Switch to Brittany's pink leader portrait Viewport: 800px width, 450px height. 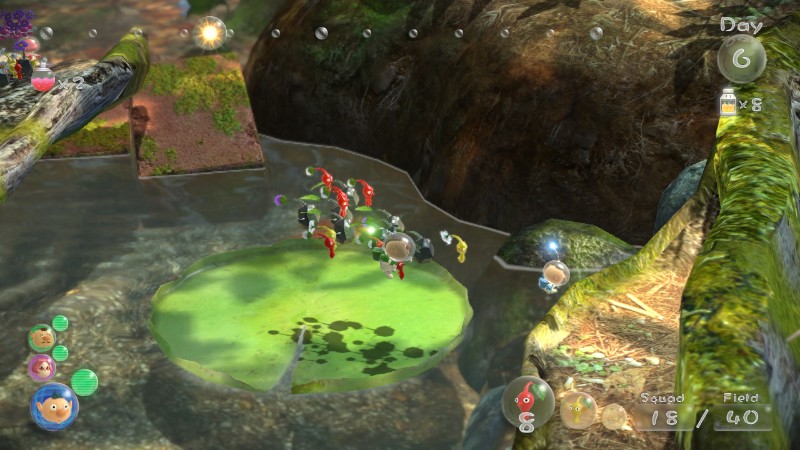click(42, 367)
